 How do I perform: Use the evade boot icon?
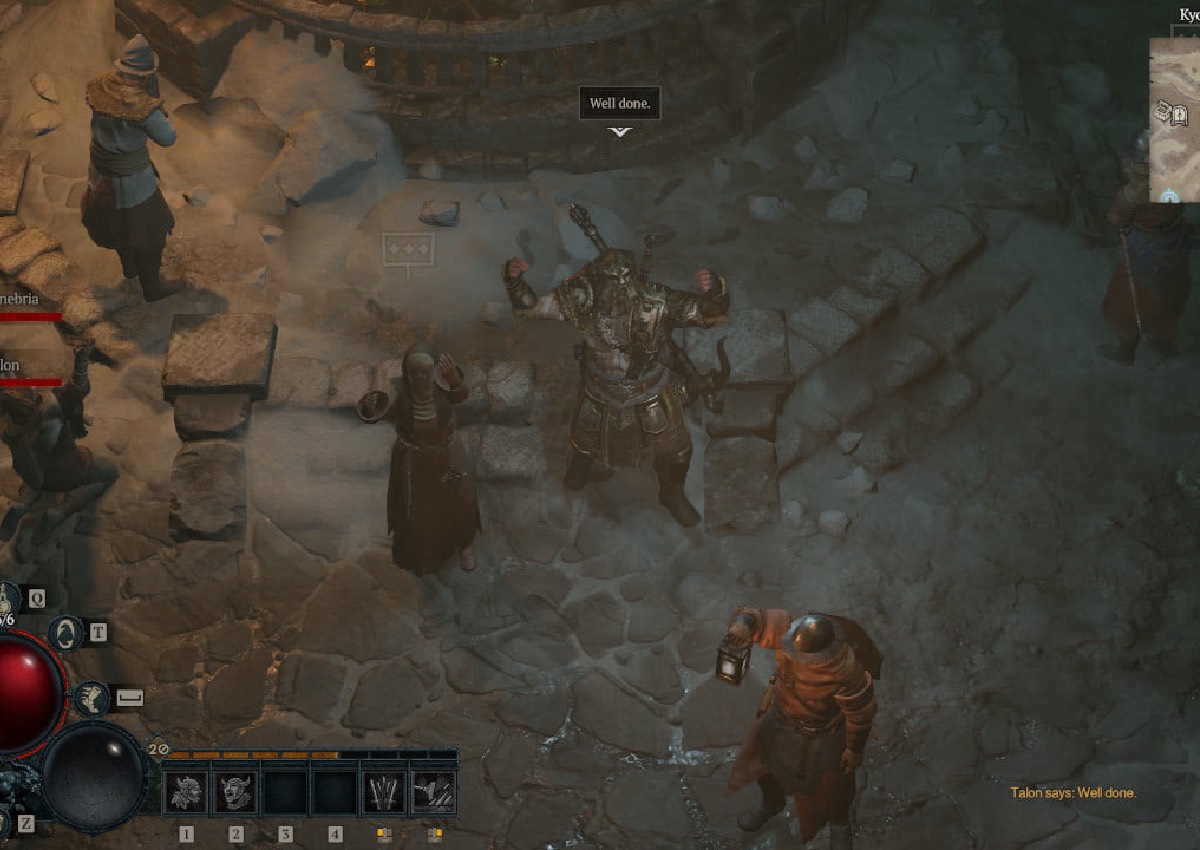tap(92, 697)
